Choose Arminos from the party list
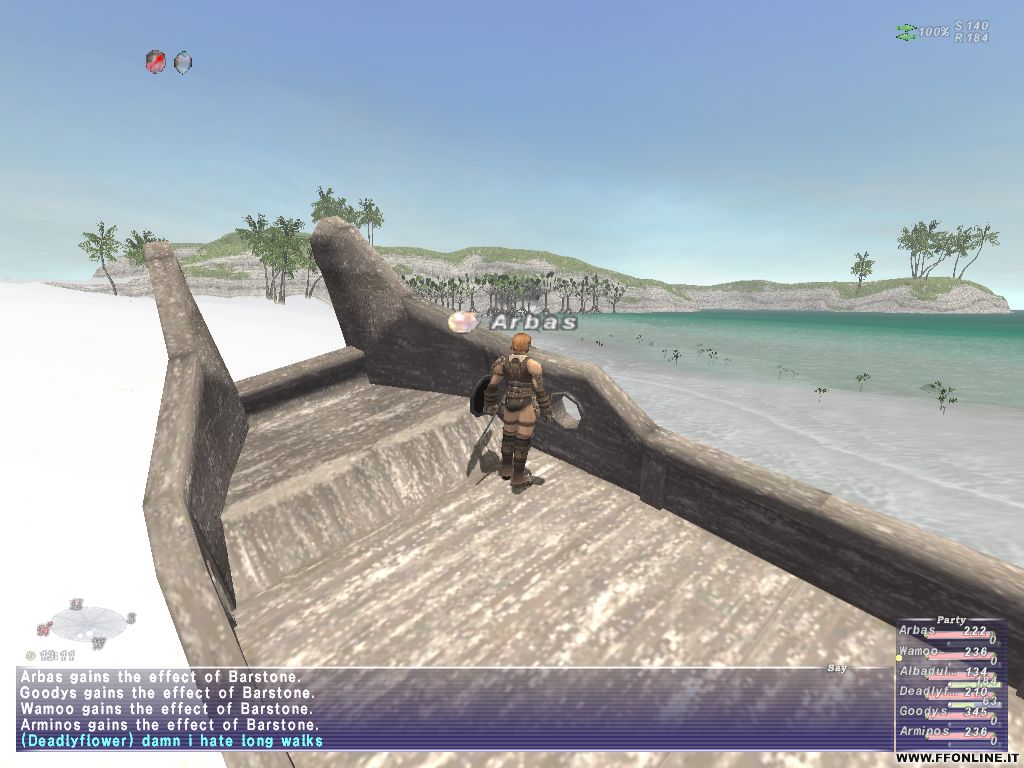The height and width of the screenshot is (768, 1024). pos(921,732)
